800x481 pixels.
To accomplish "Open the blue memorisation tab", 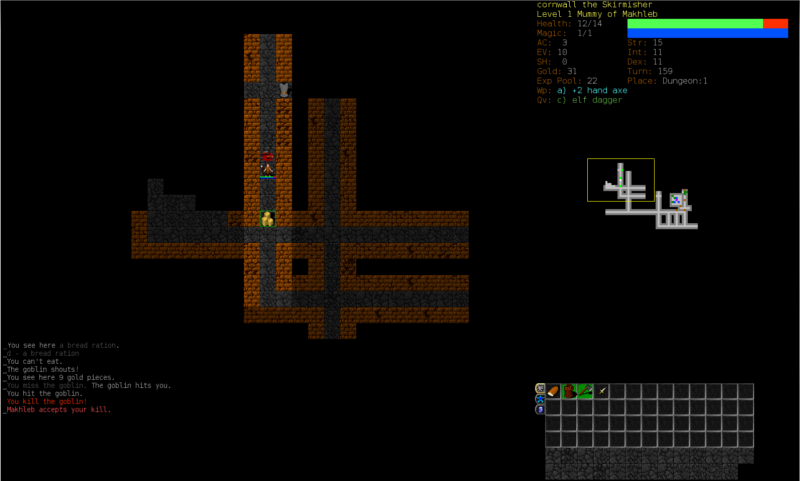I will click(x=540, y=409).
